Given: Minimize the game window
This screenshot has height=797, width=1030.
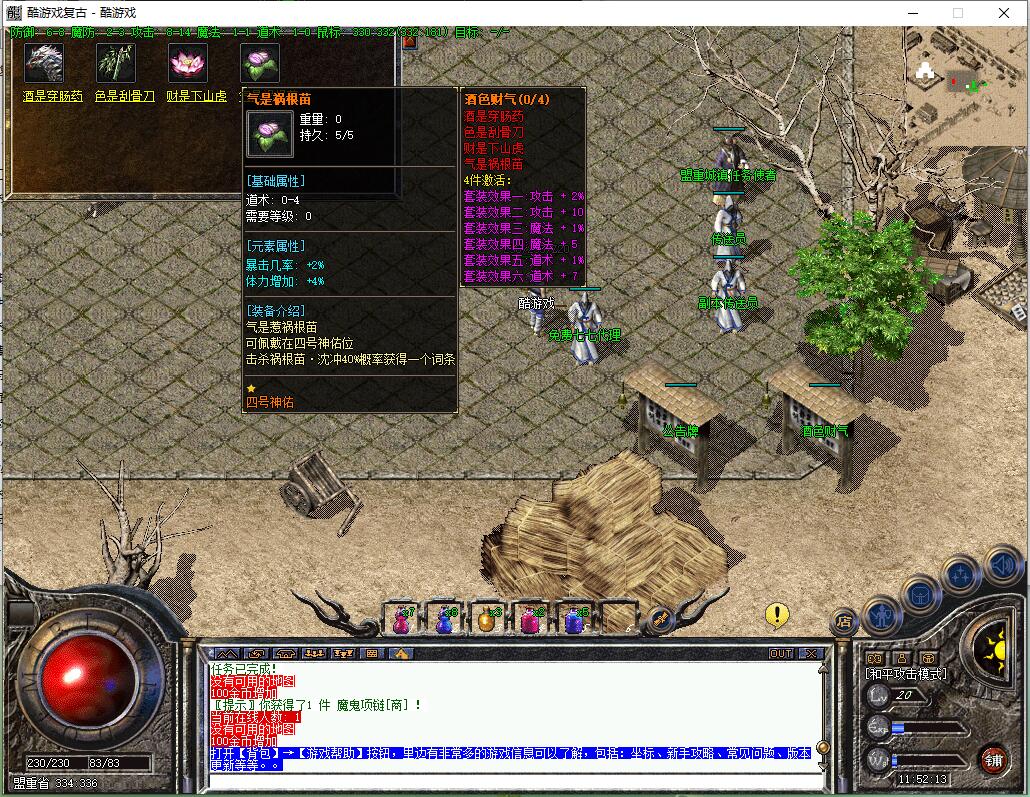Looking at the screenshot, I should point(911,13).
